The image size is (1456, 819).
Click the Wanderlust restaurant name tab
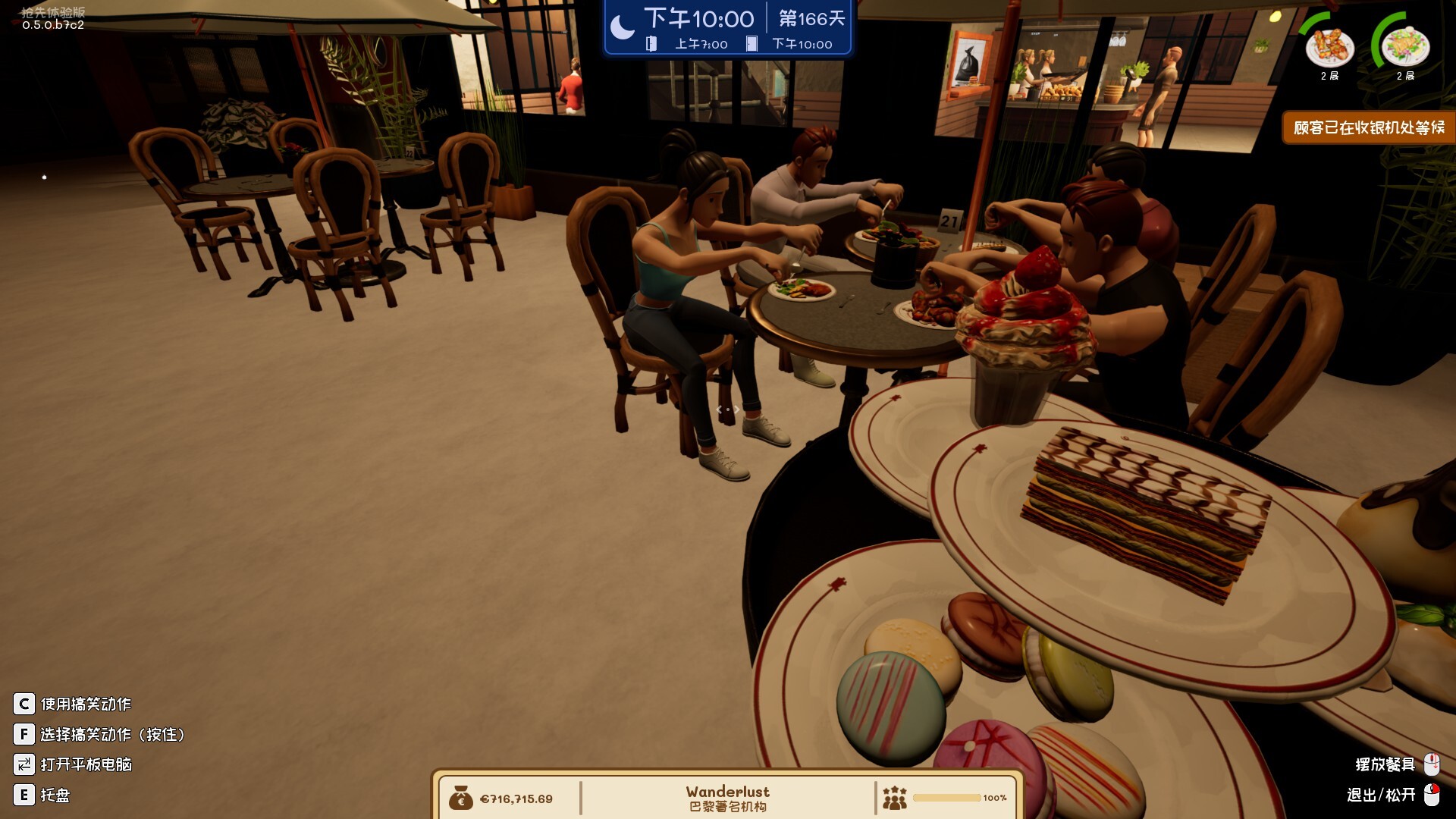pyautogui.click(x=727, y=791)
